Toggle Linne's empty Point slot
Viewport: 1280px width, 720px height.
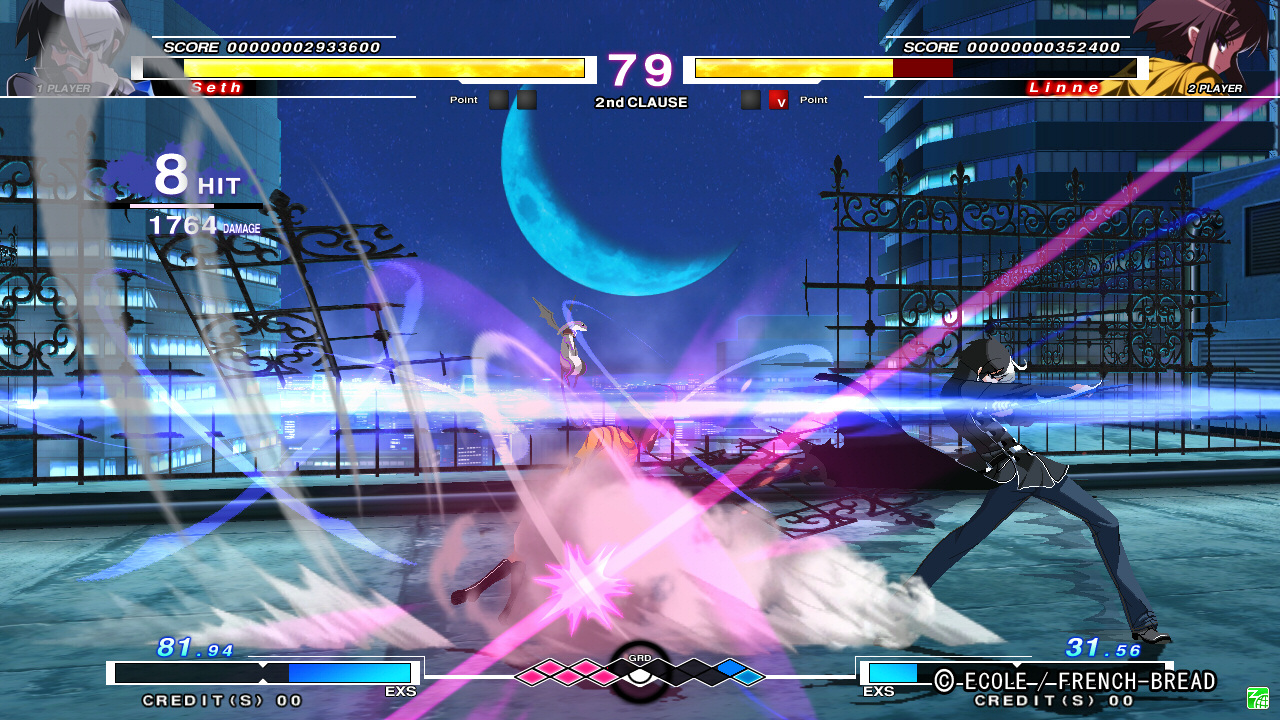point(750,99)
